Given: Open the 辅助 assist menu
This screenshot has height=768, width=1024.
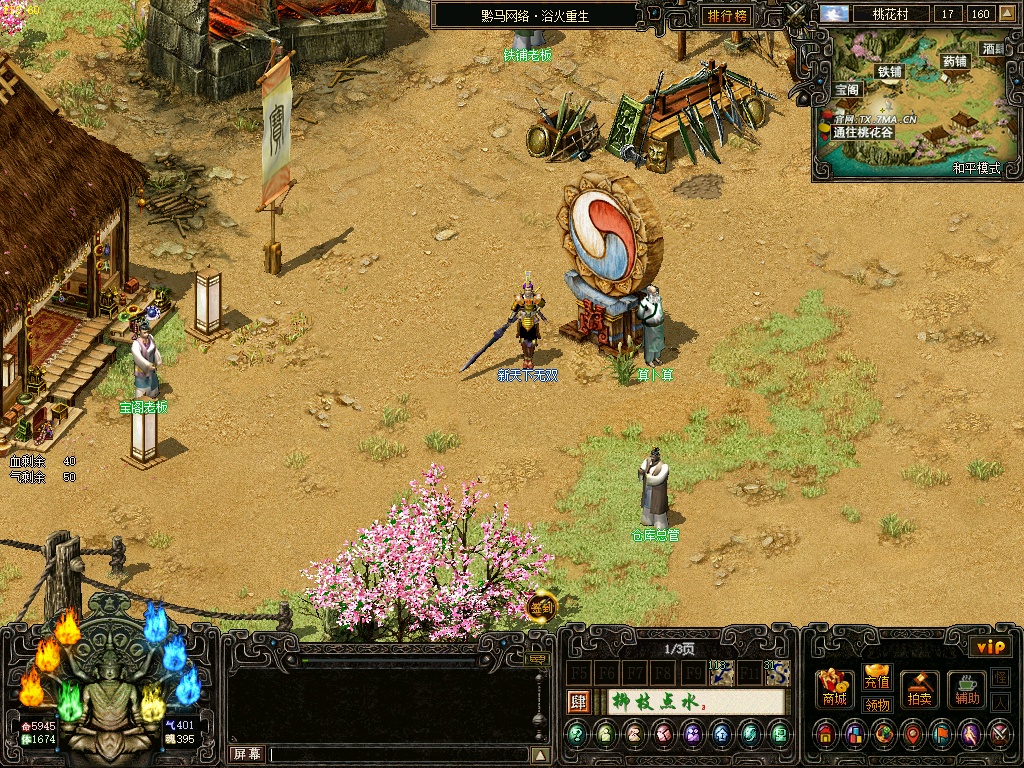Looking at the screenshot, I should [966, 689].
